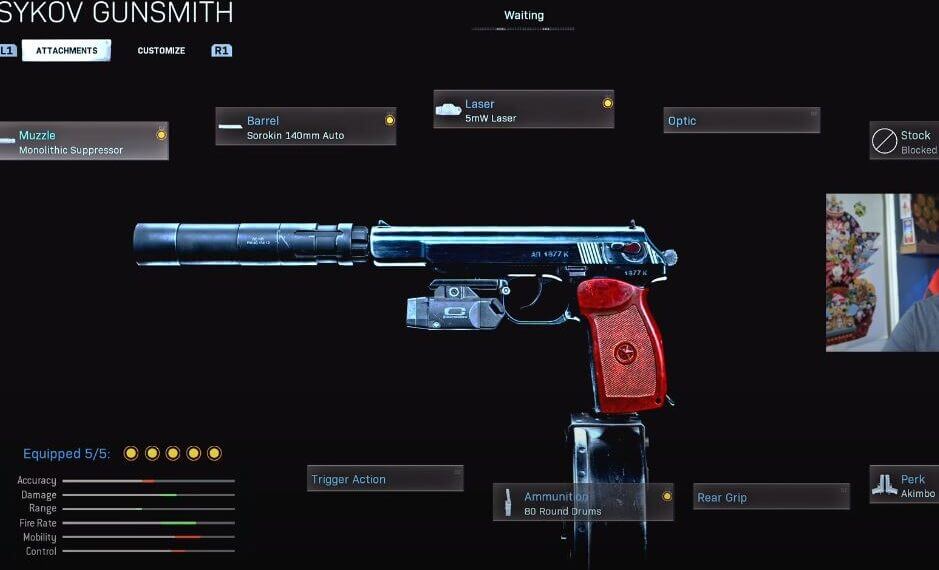
Task: Open the Rear Grip attachment slot
Action: point(771,497)
